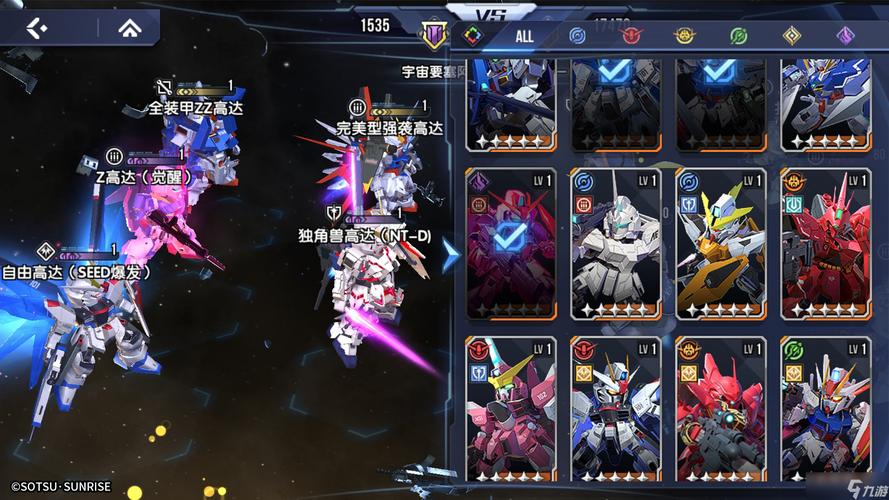Image resolution: width=889 pixels, height=500 pixels.
Task: Deselect the checked purple-attribute unit card
Action: (510, 243)
